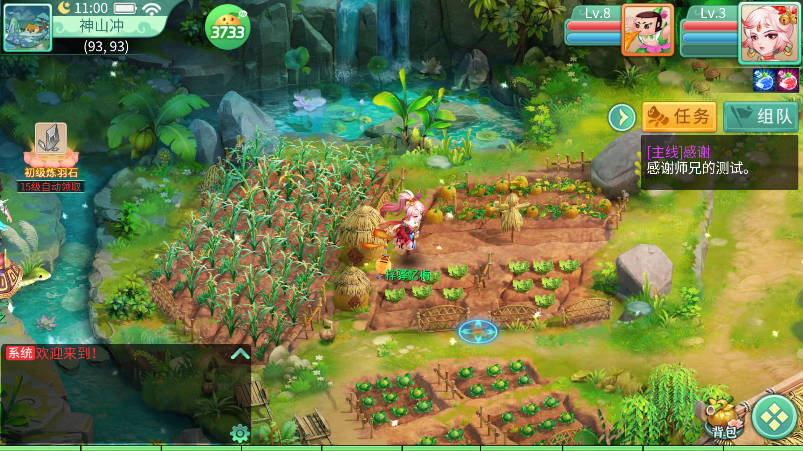Open the 任务 quest tab
Image resolution: width=803 pixels, height=451 pixels.
(679, 117)
